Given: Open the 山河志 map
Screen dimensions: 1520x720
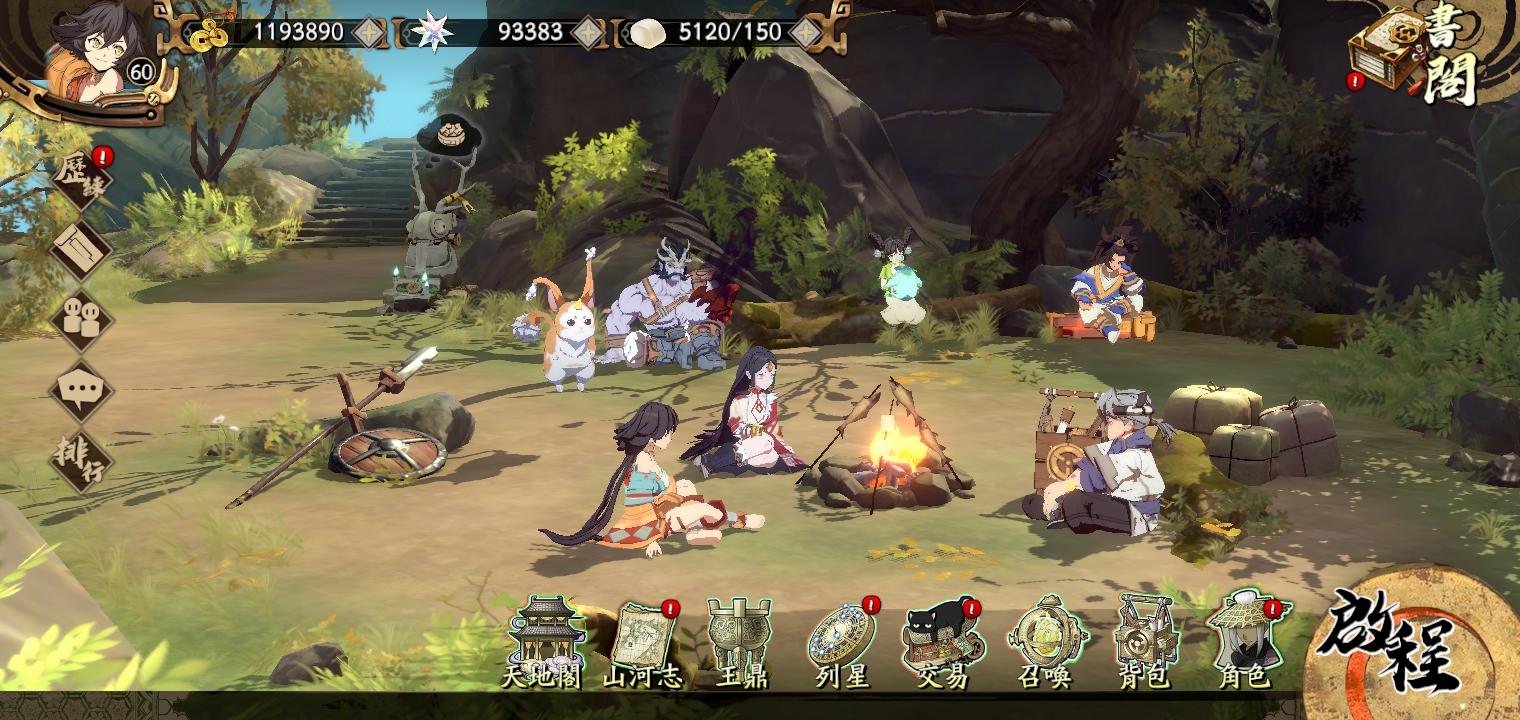Looking at the screenshot, I should click(x=646, y=635).
